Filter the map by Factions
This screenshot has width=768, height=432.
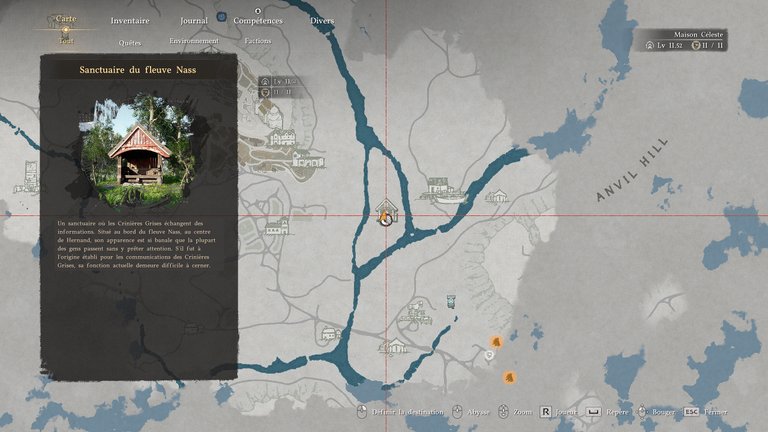258,41
